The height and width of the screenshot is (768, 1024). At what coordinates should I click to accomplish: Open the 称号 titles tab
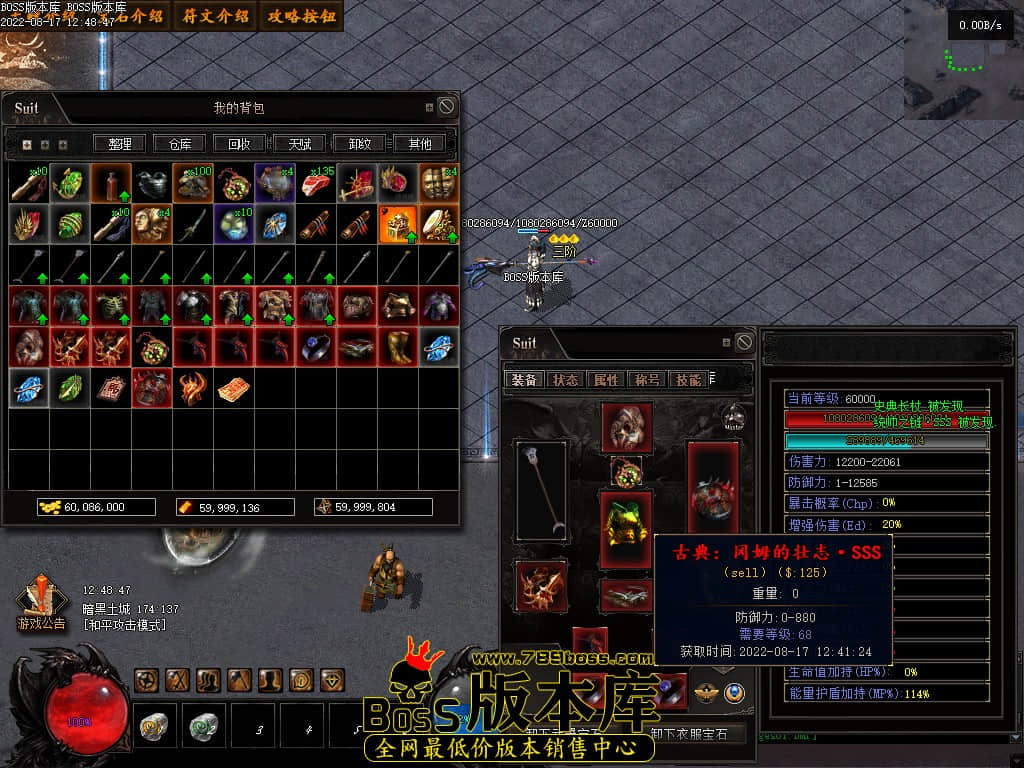[647, 380]
